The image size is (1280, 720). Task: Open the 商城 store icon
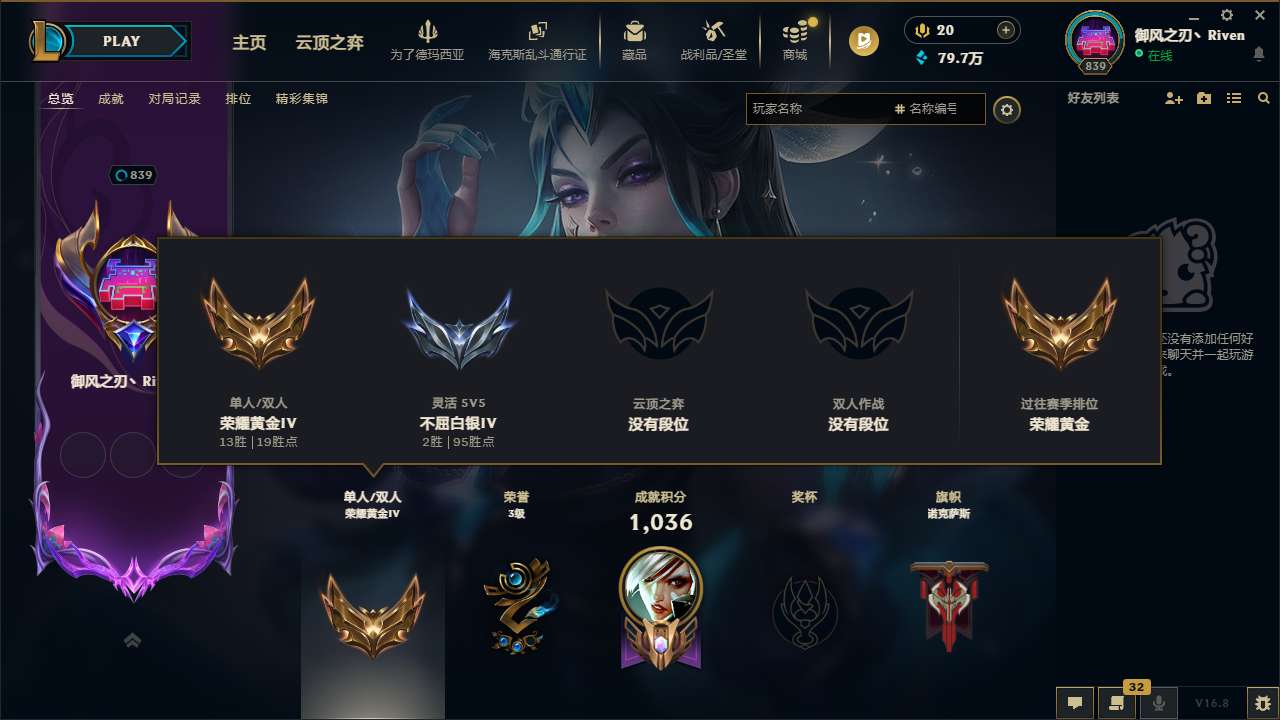[x=795, y=36]
